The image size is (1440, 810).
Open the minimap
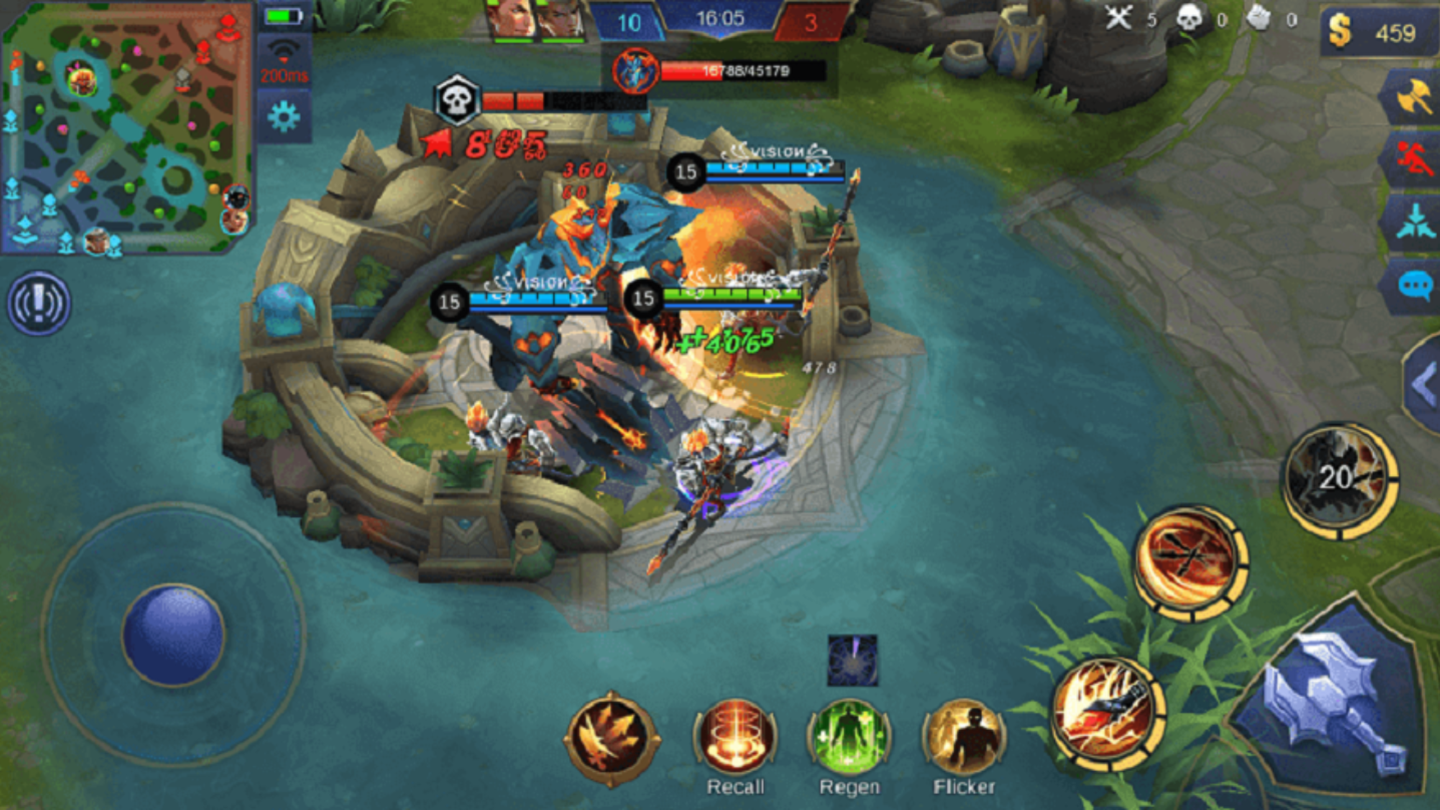[127, 127]
